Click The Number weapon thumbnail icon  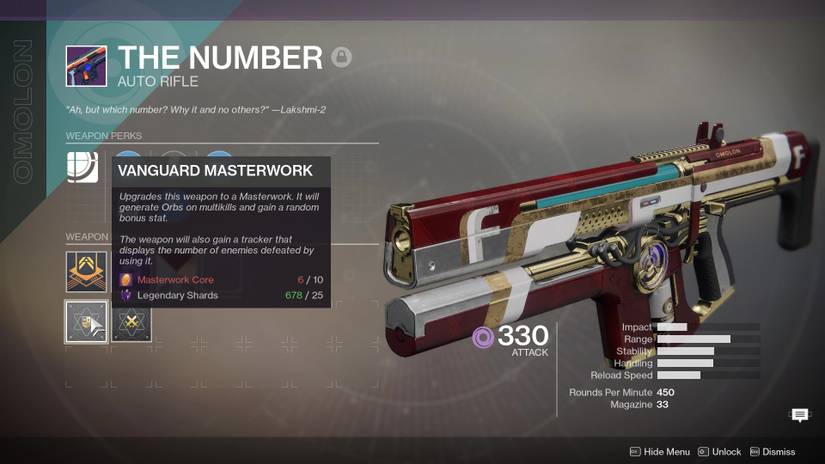click(x=86, y=66)
